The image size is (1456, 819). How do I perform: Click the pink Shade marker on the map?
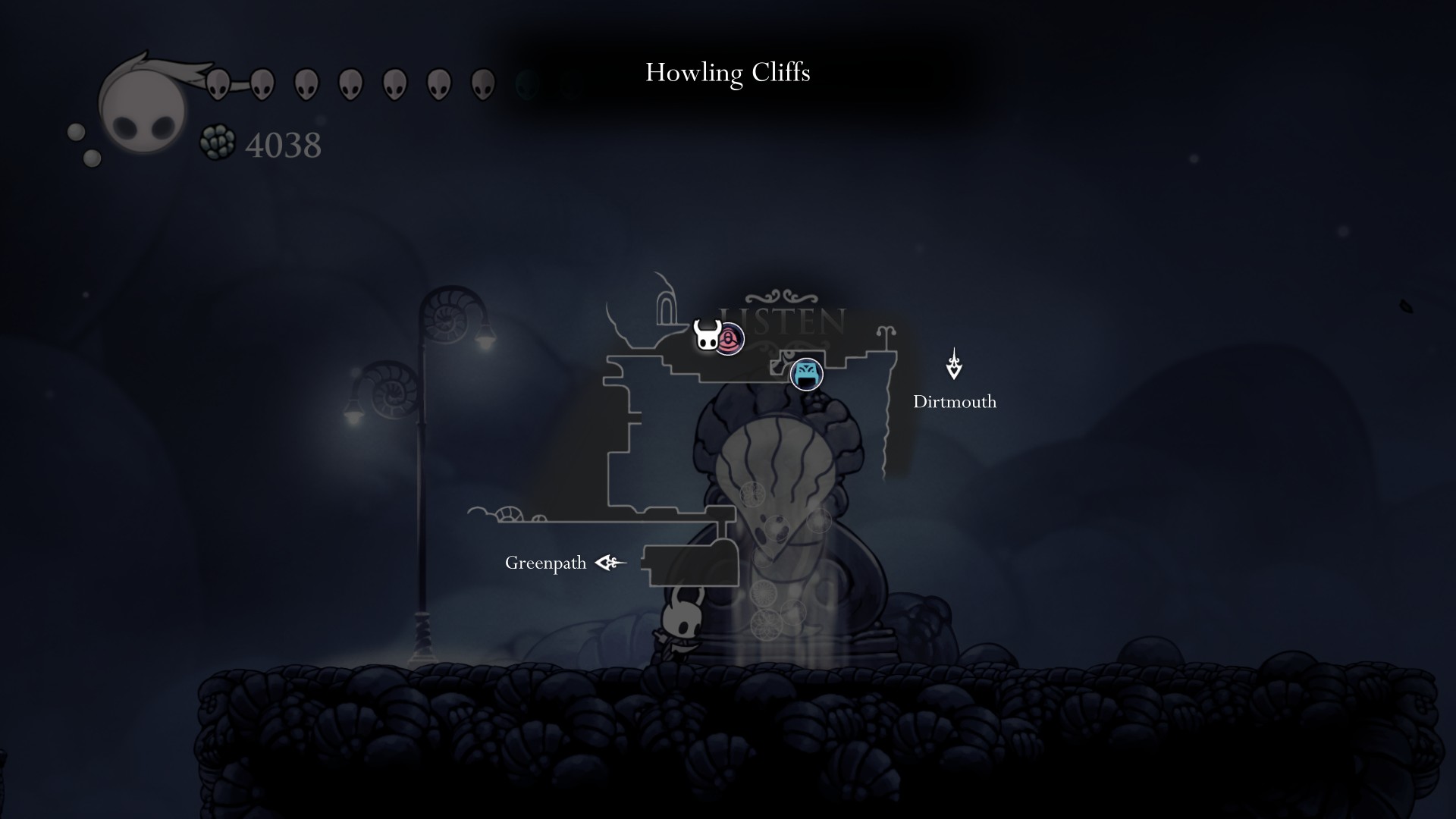[730, 340]
